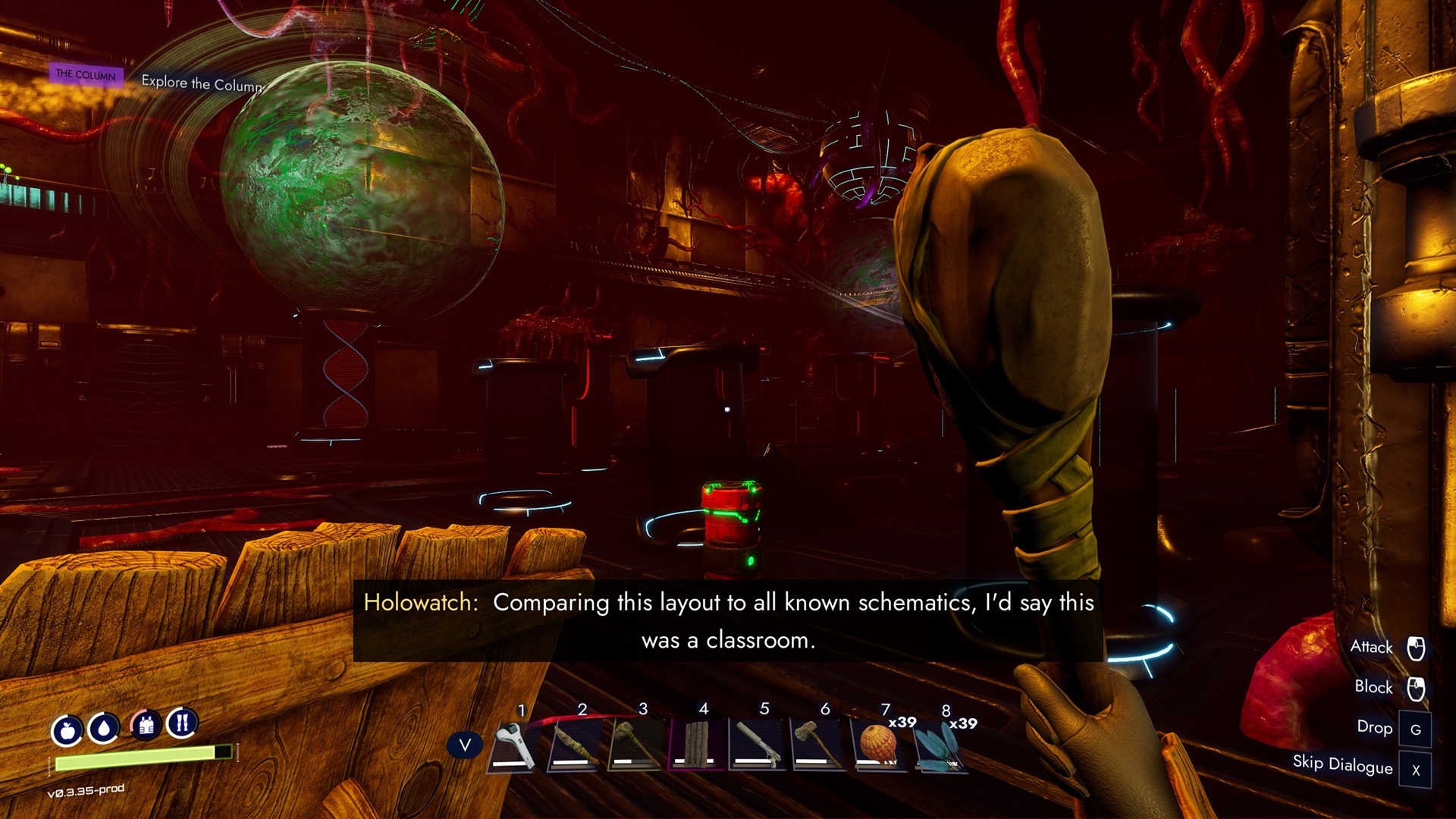
Task: Open The Column quest objective tracker
Action: pyautogui.click(x=86, y=74)
